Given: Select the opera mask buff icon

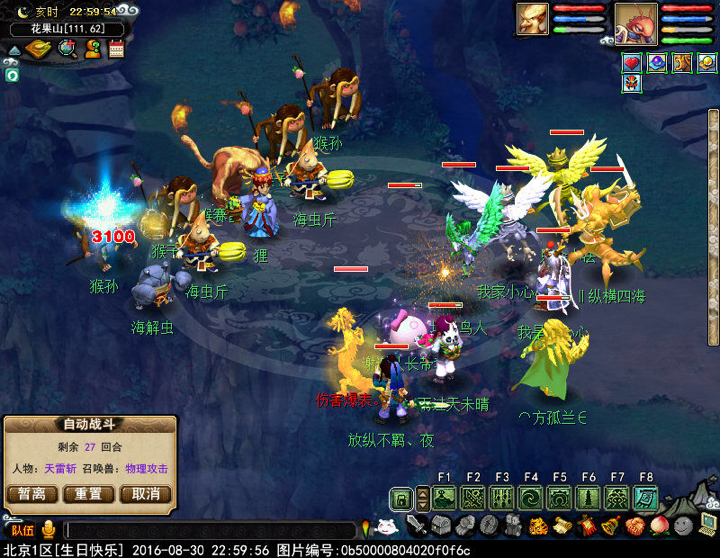Looking at the screenshot, I should pos(631,84).
